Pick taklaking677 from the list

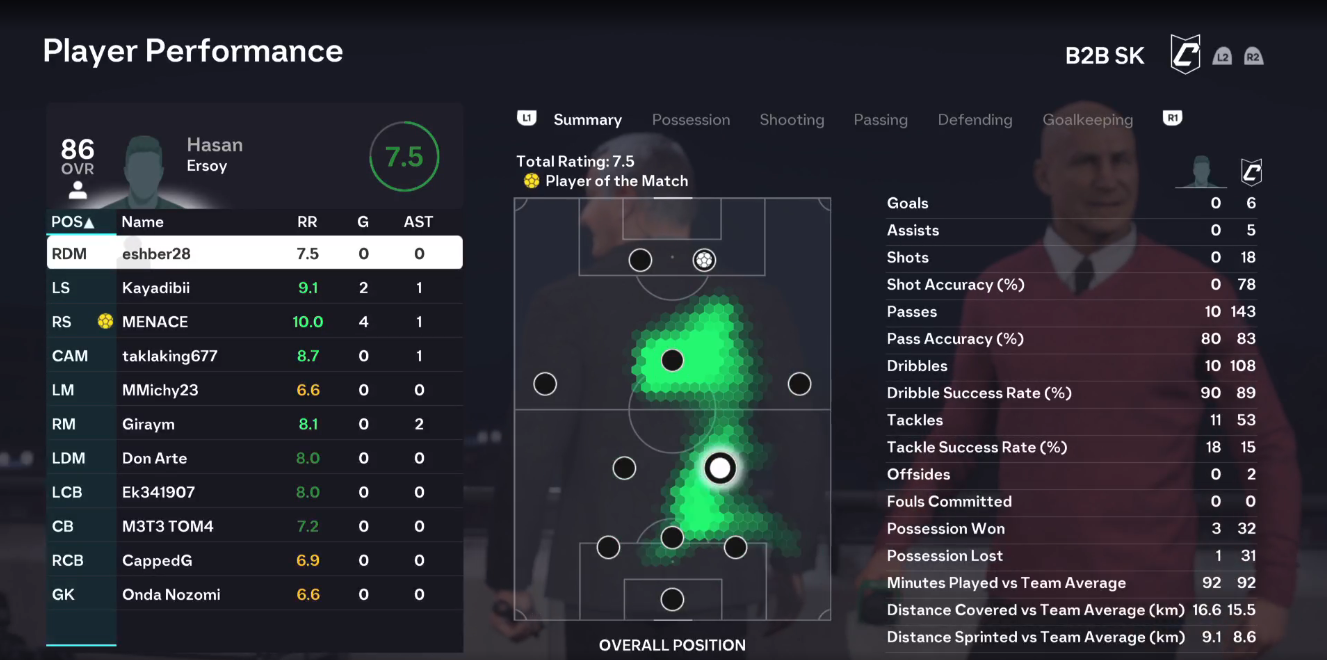click(255, 356)
